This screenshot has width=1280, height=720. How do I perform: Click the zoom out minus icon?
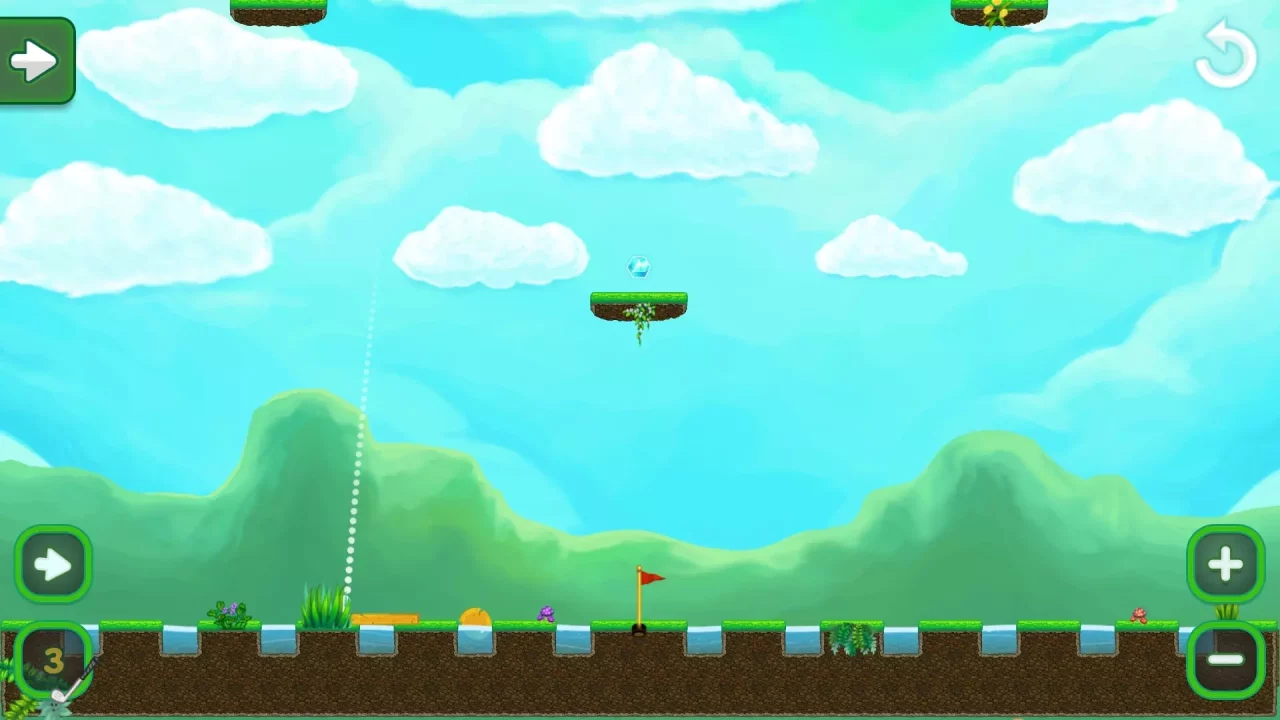pos(1225,660)
